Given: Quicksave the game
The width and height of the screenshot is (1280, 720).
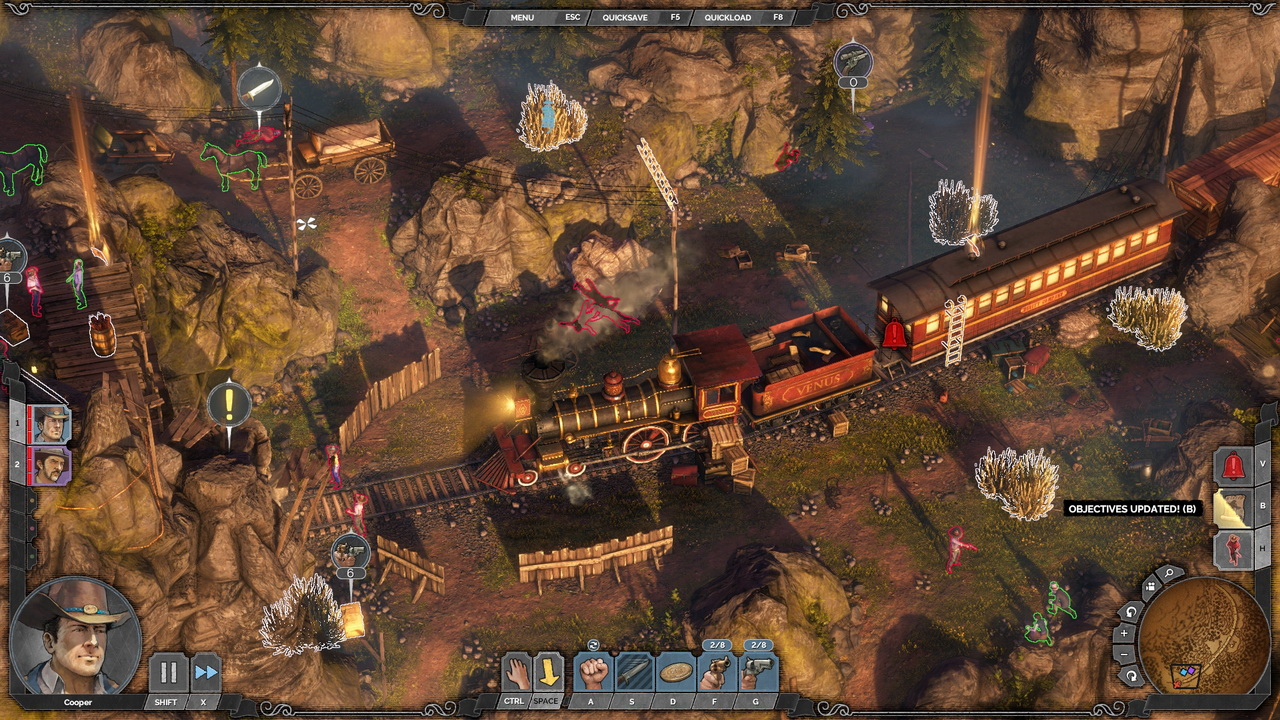Looking at the screenshot, I should pyautogui.click(x=626, y=17).
